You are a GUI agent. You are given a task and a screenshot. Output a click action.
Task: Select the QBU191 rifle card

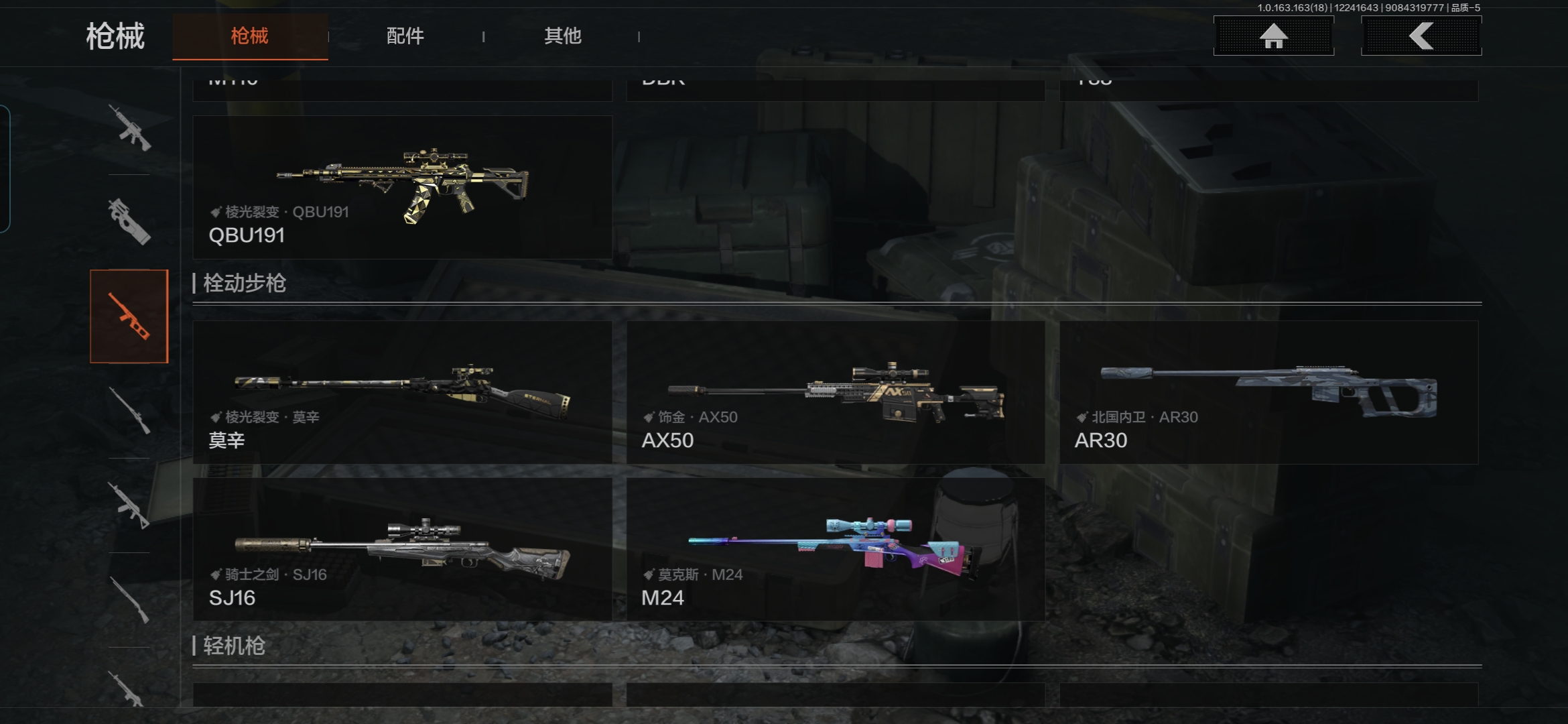click(x=402, y=187)
